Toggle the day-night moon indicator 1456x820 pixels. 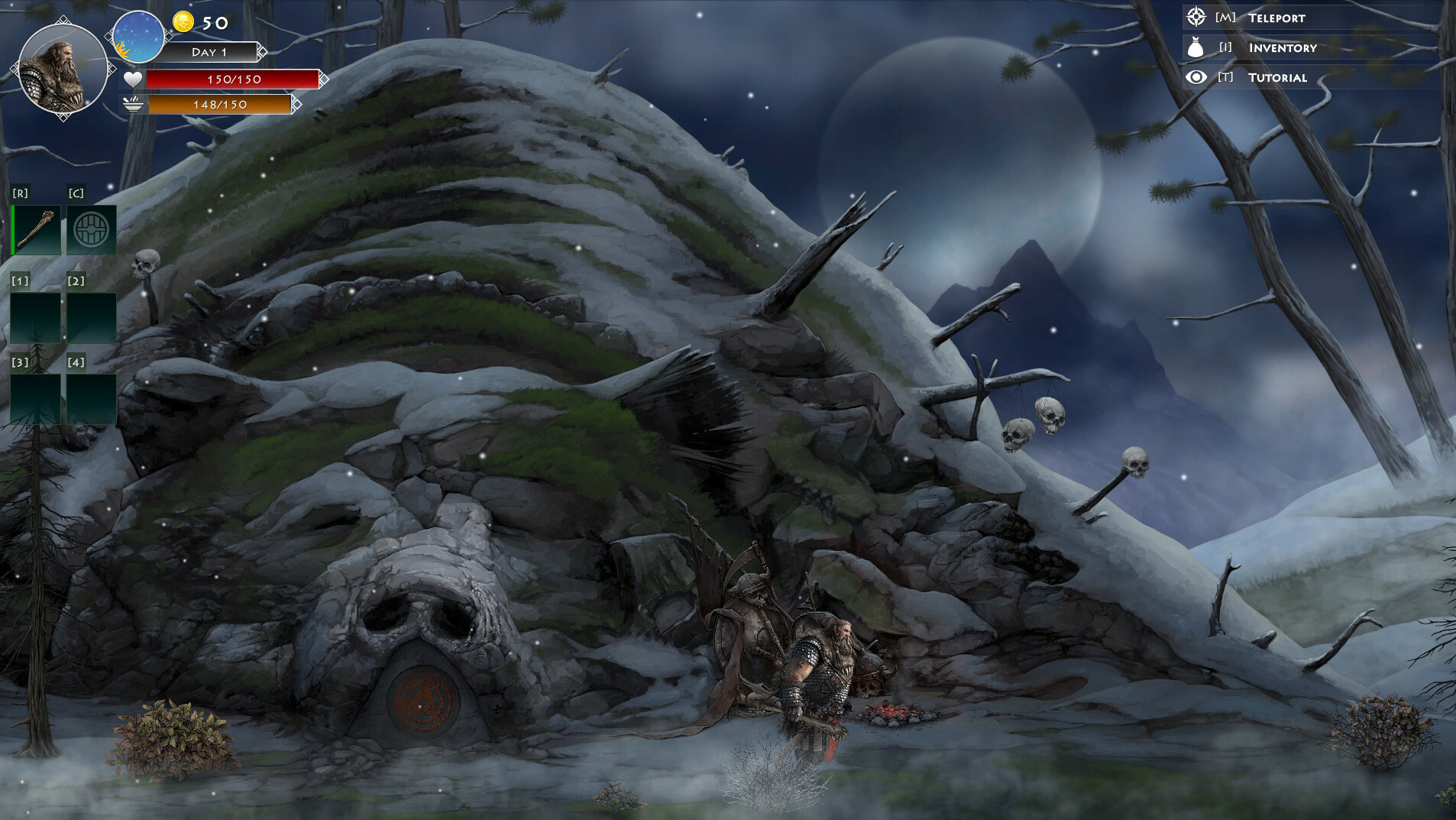137,37
